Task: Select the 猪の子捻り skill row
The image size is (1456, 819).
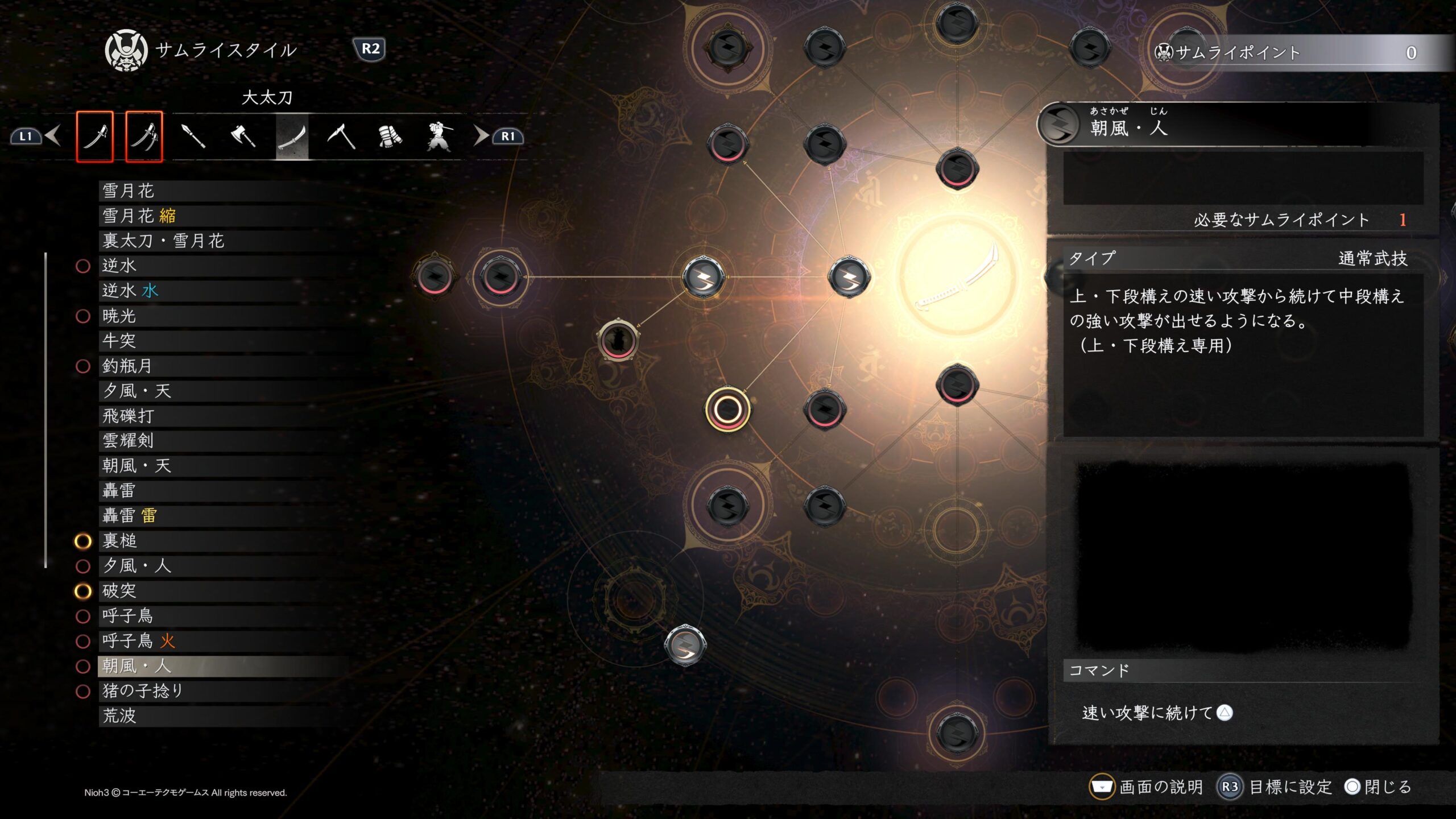Action: (x=143, y=691)
